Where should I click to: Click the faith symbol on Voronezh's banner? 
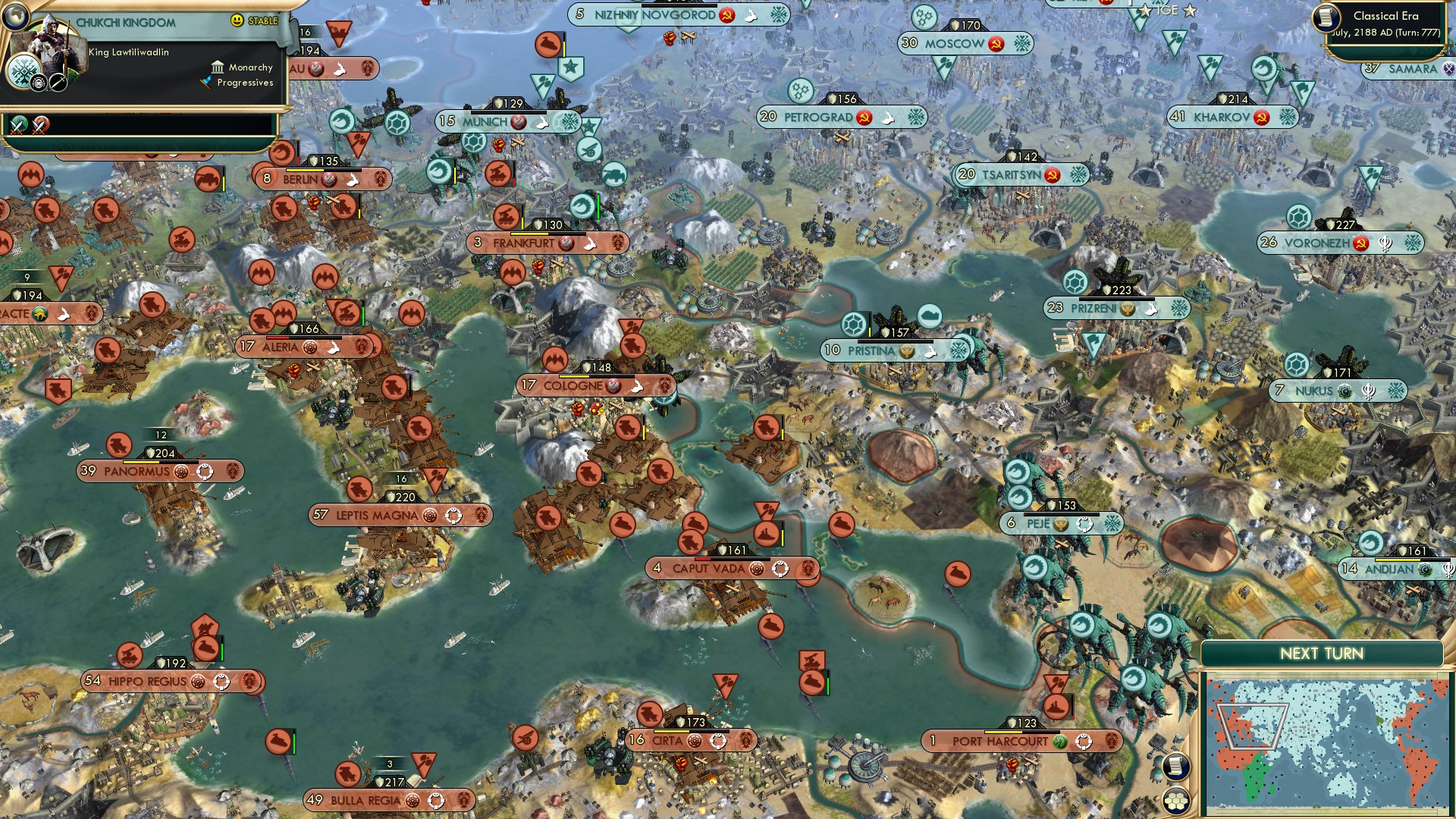coord(1385,243)
